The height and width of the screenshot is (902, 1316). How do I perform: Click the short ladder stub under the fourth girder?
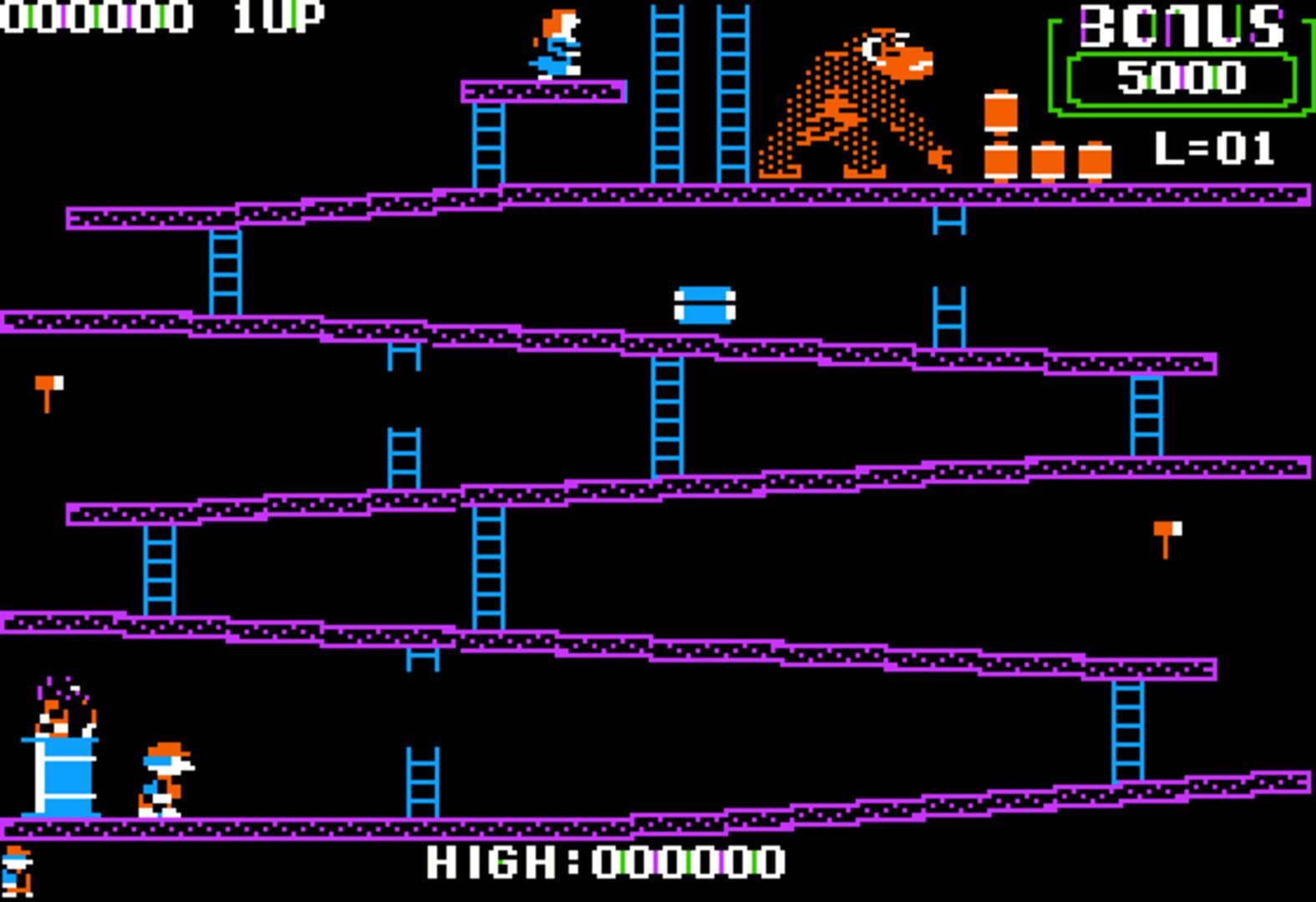pyautogui.click(x=420, y=658)
